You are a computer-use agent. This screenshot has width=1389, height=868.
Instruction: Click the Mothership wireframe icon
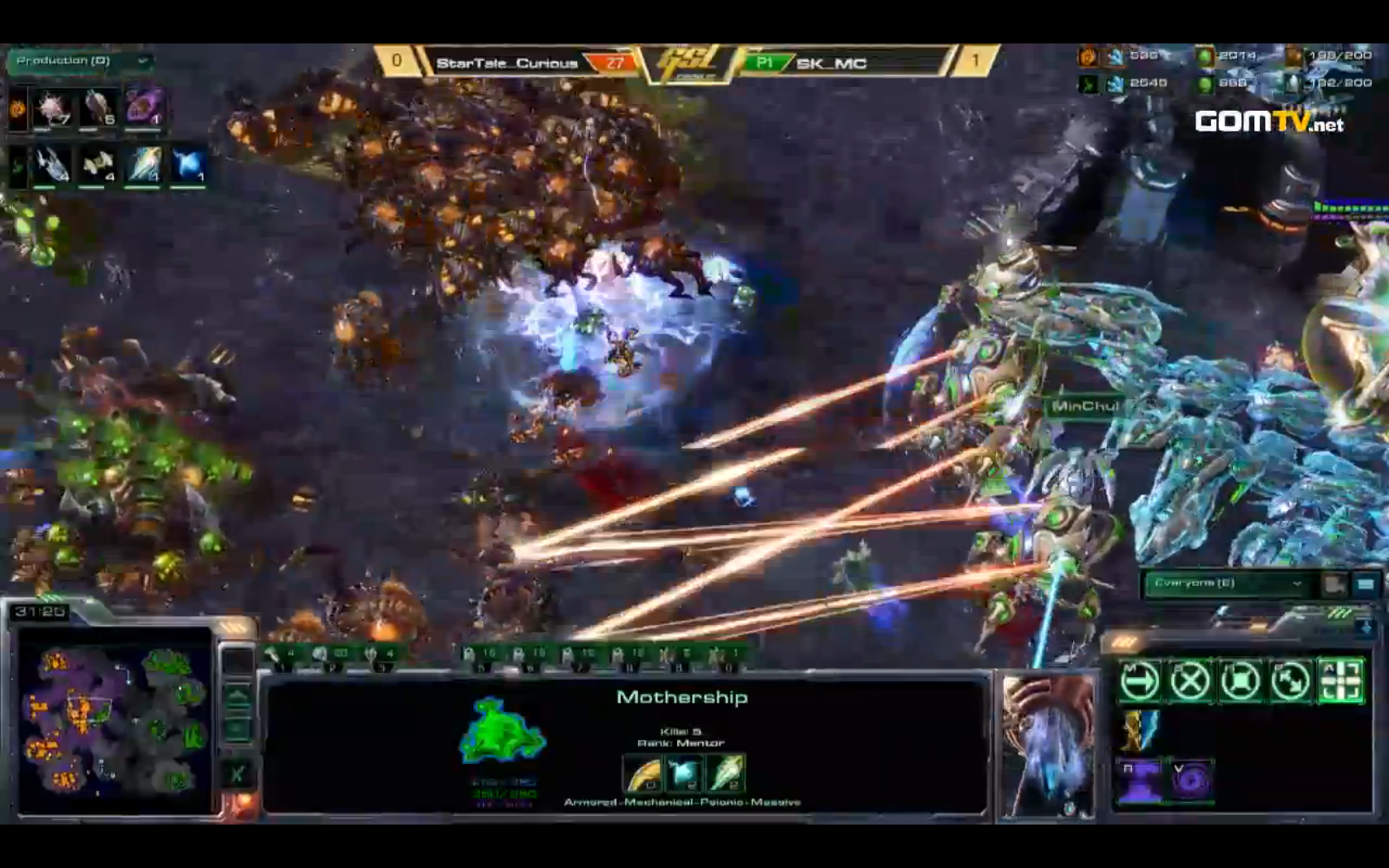[501, 731]
